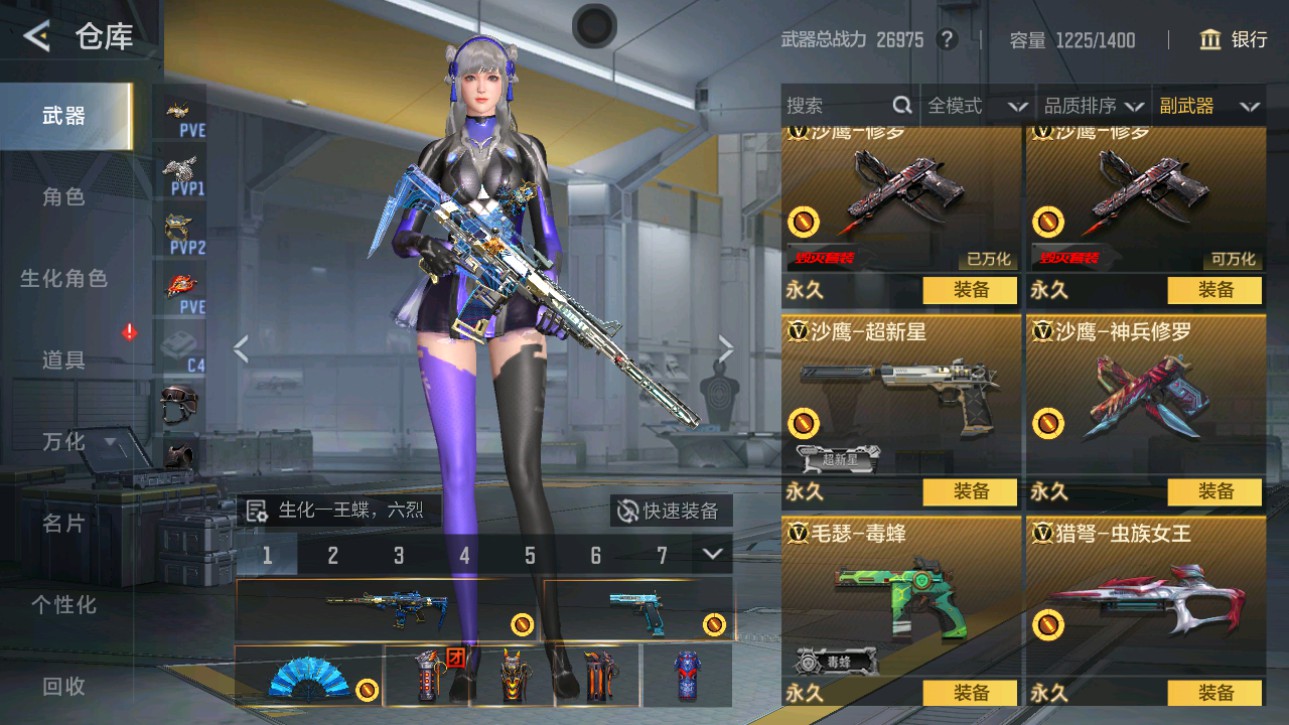The height and width of the screenshot is (725, 1289).
Task: Open the 道具 tab with red notification
Action: coord(62,361)
